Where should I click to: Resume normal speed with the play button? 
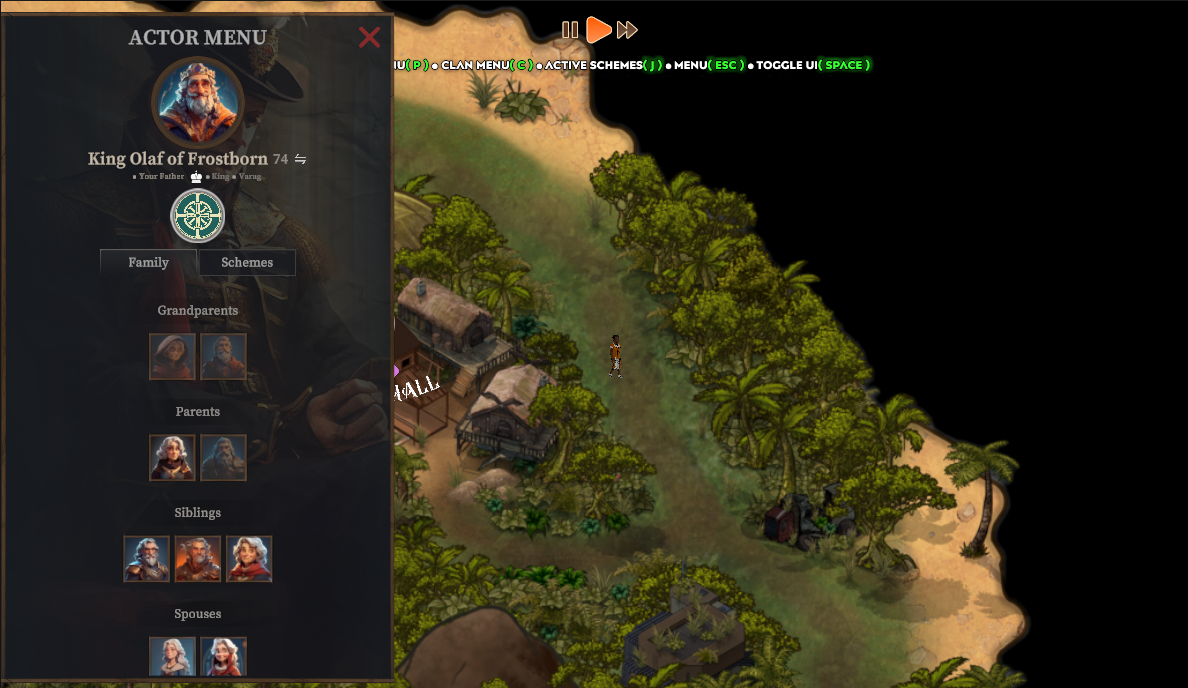coord(598,30)
